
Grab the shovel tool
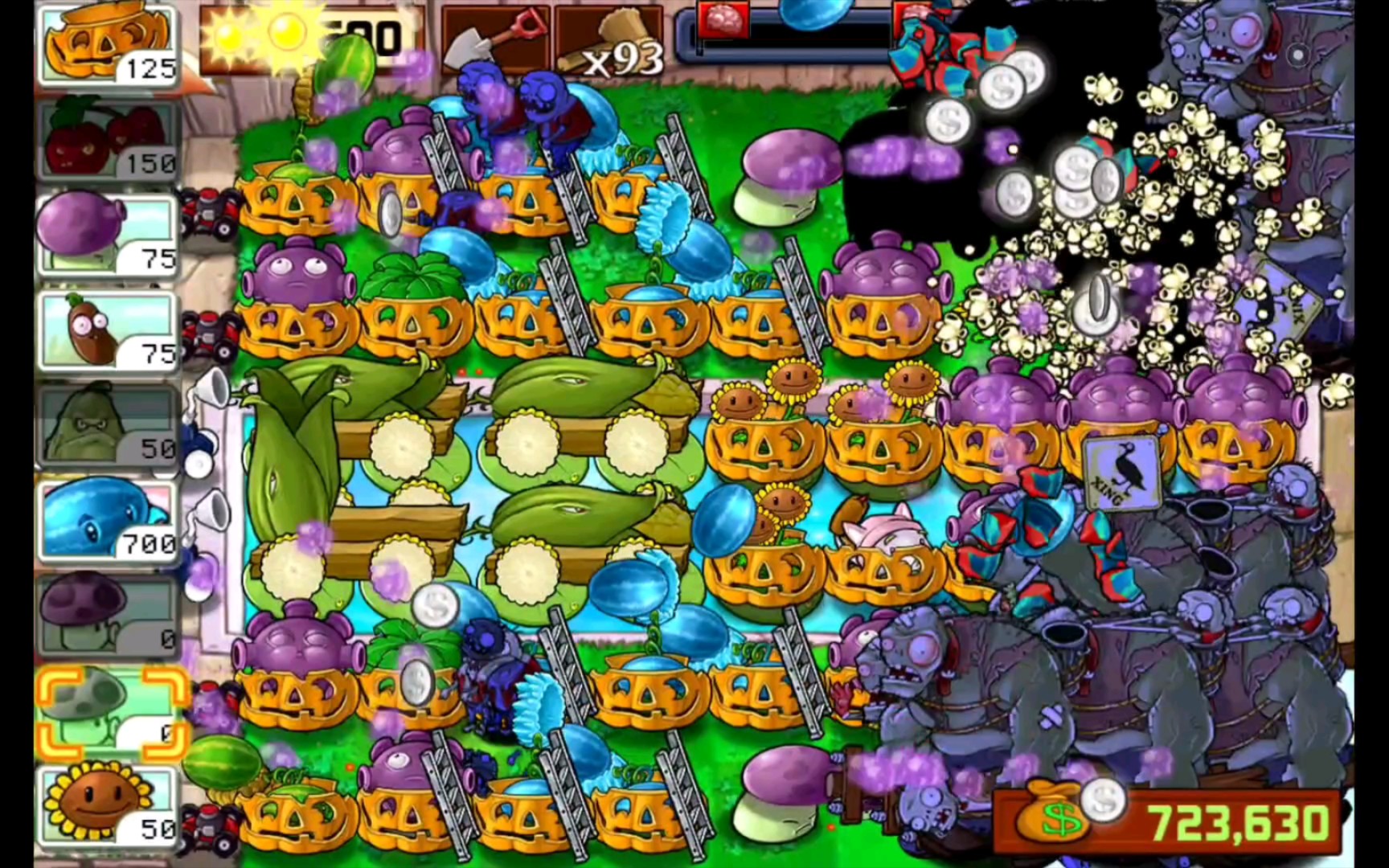point(494,42)
